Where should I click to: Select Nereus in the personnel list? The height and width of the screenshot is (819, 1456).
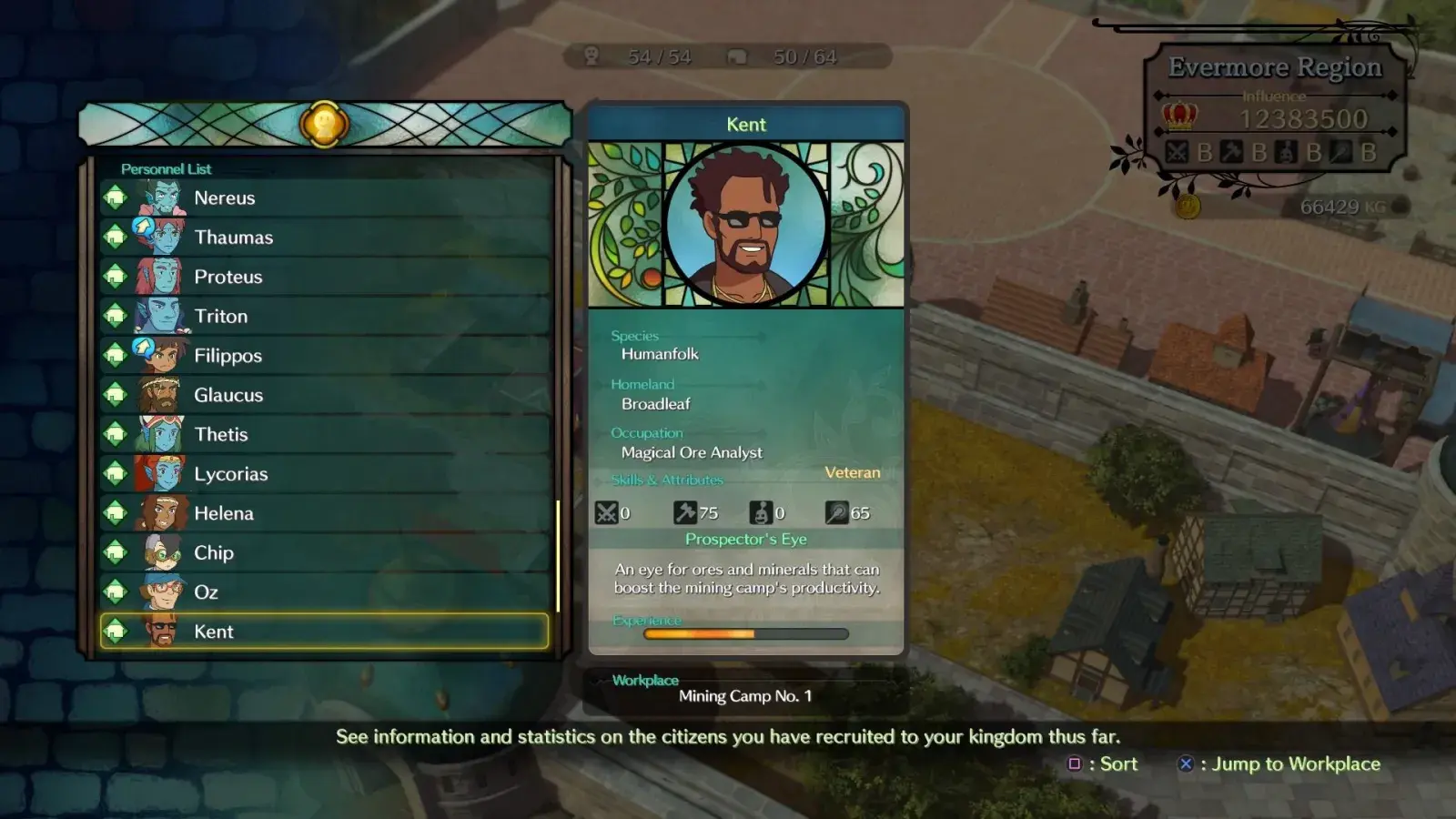click(324, 198)
